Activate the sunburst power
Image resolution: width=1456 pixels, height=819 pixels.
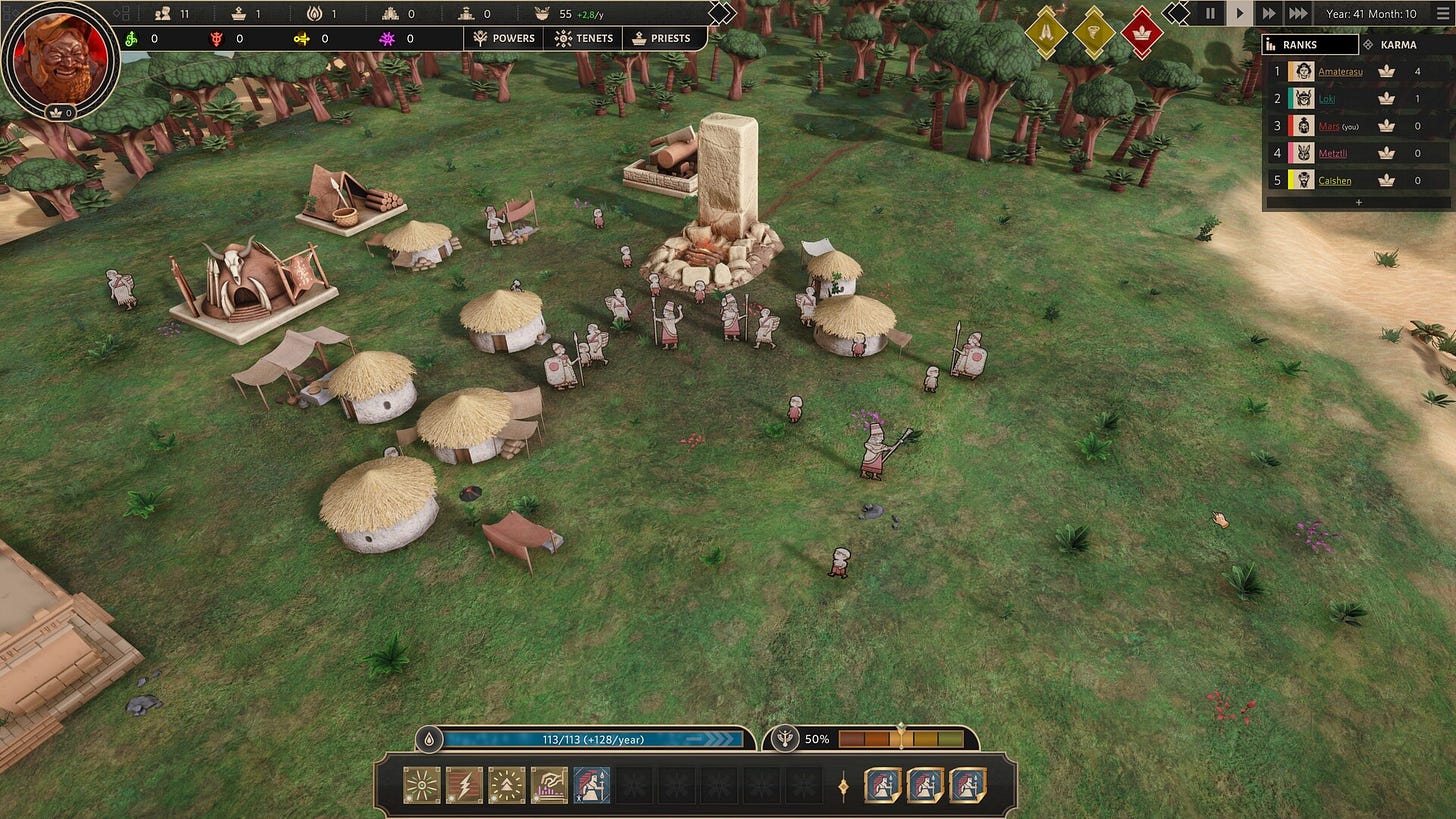tap(421, 785)
